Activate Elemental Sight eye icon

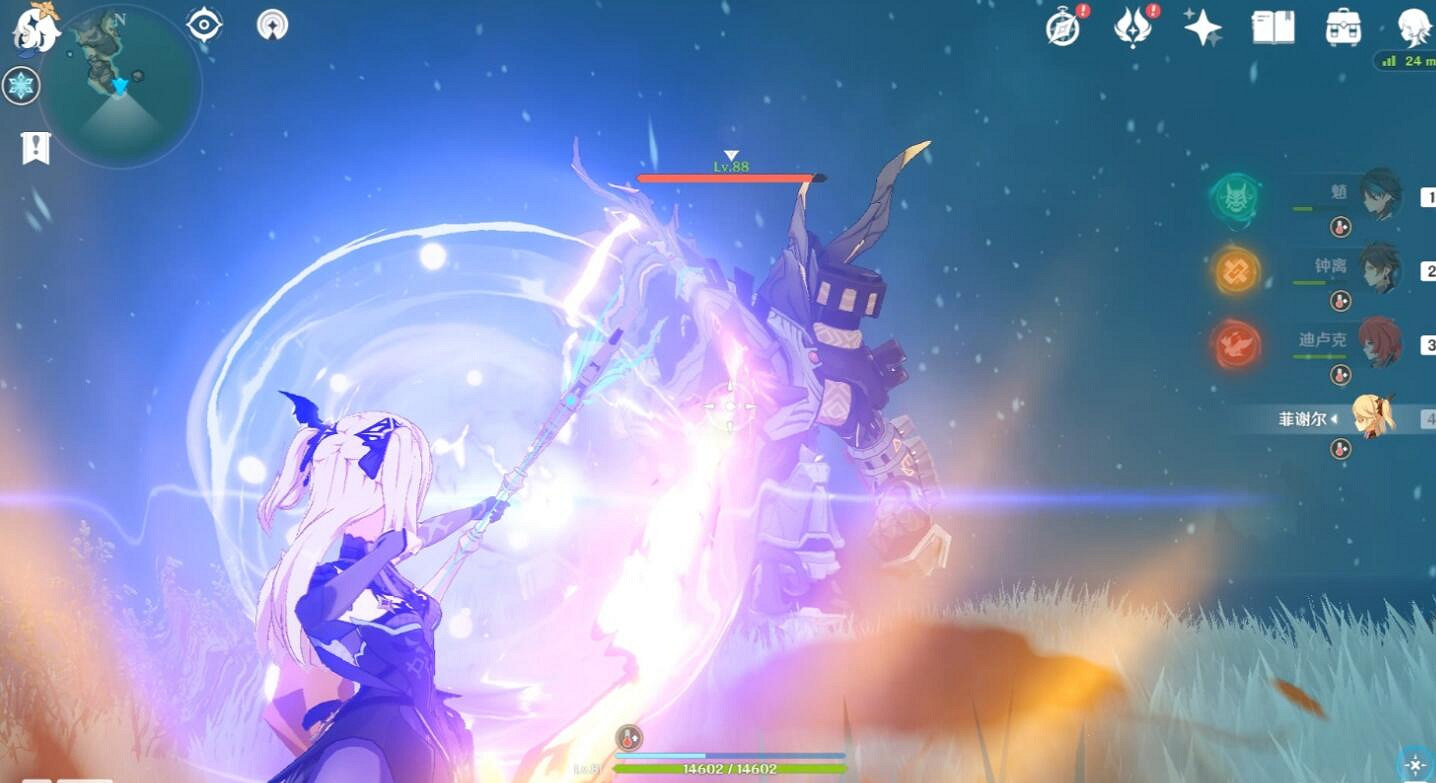coord(204,25)
